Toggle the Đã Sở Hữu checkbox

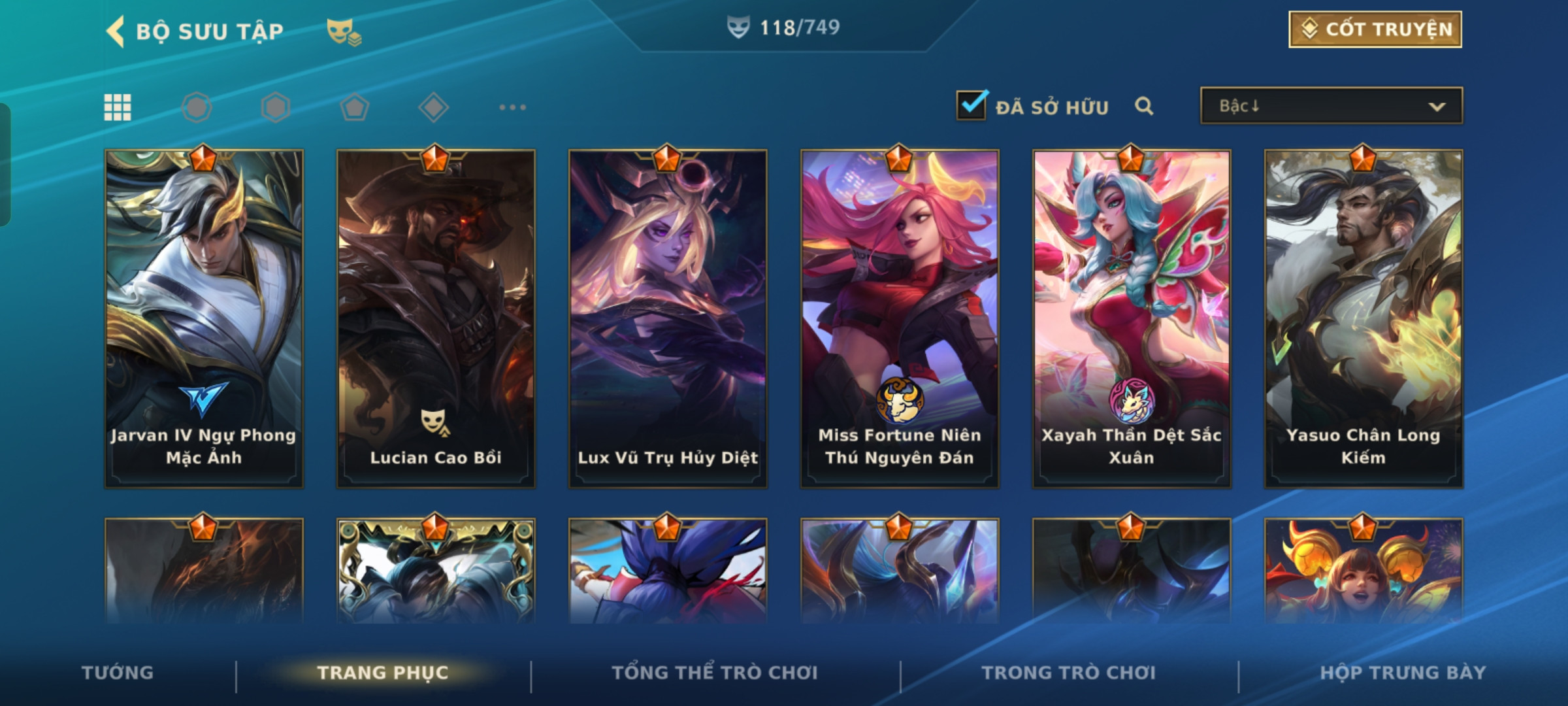click(x=971, y=105)
